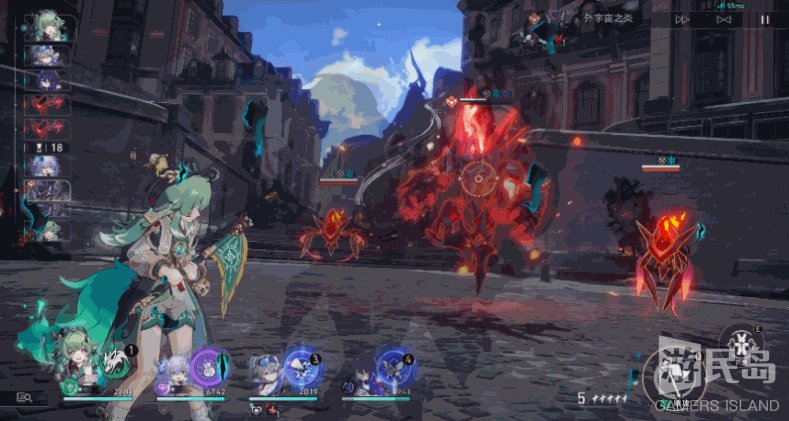Pause the battle
The image size is (789, 421).
765,19
